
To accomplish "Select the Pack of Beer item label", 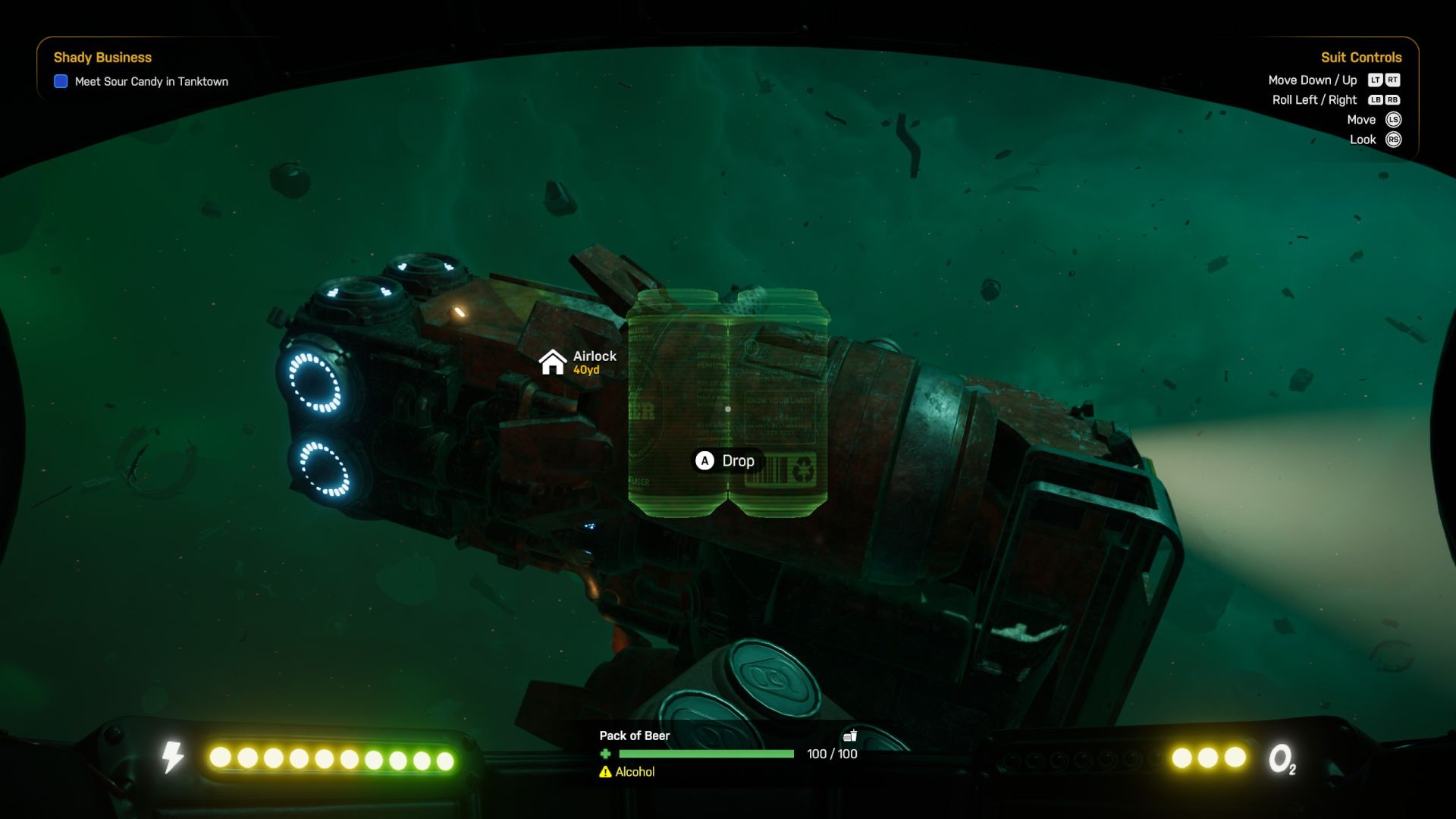I will [634, 736].
